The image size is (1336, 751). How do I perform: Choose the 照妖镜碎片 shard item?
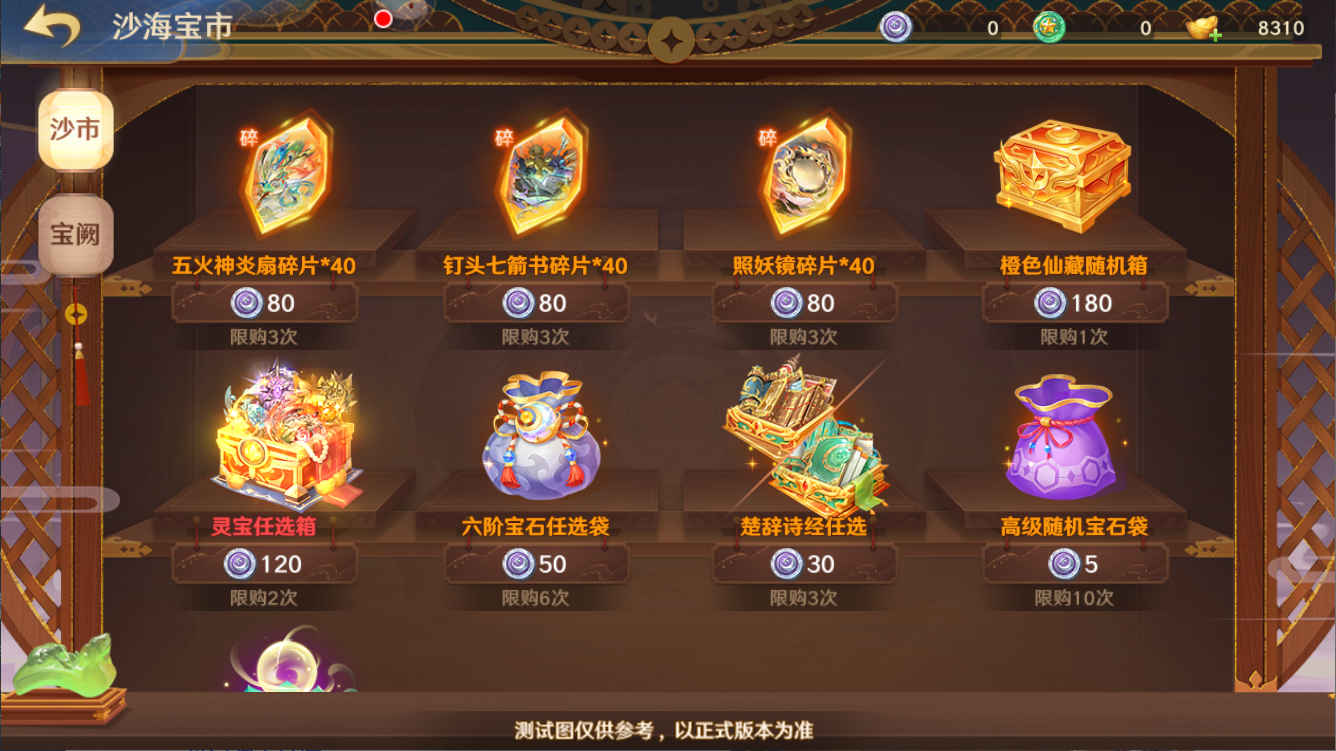805,172
